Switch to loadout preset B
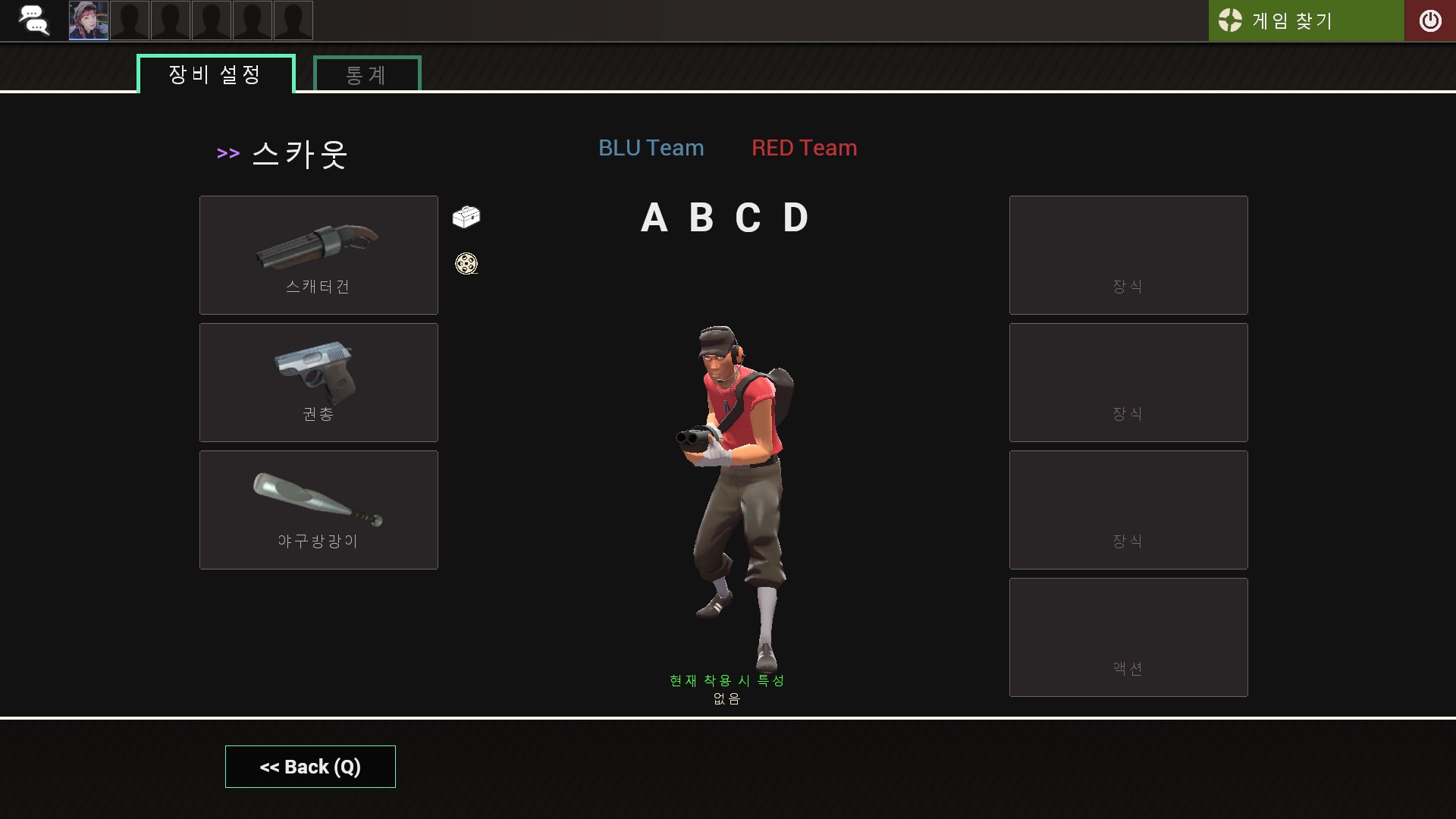 (701, 218)
